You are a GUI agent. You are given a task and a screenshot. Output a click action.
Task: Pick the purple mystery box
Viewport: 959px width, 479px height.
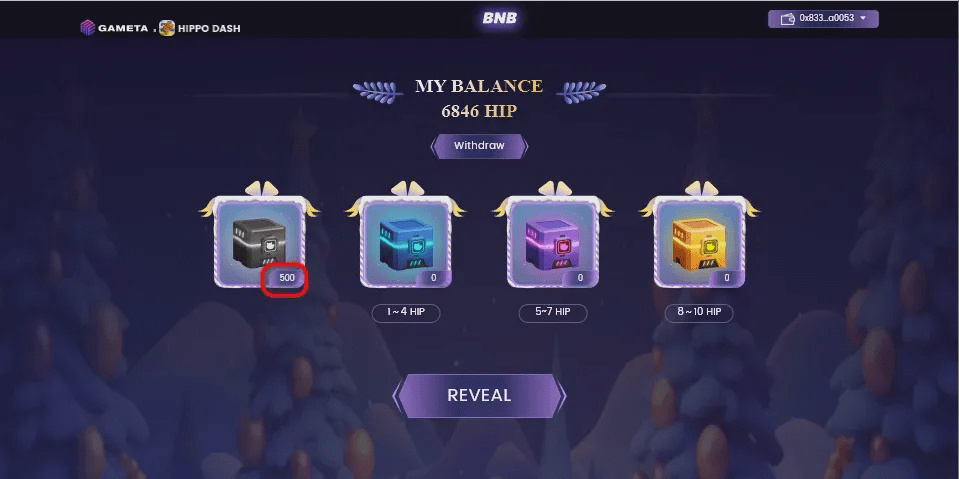pos(552,242)
